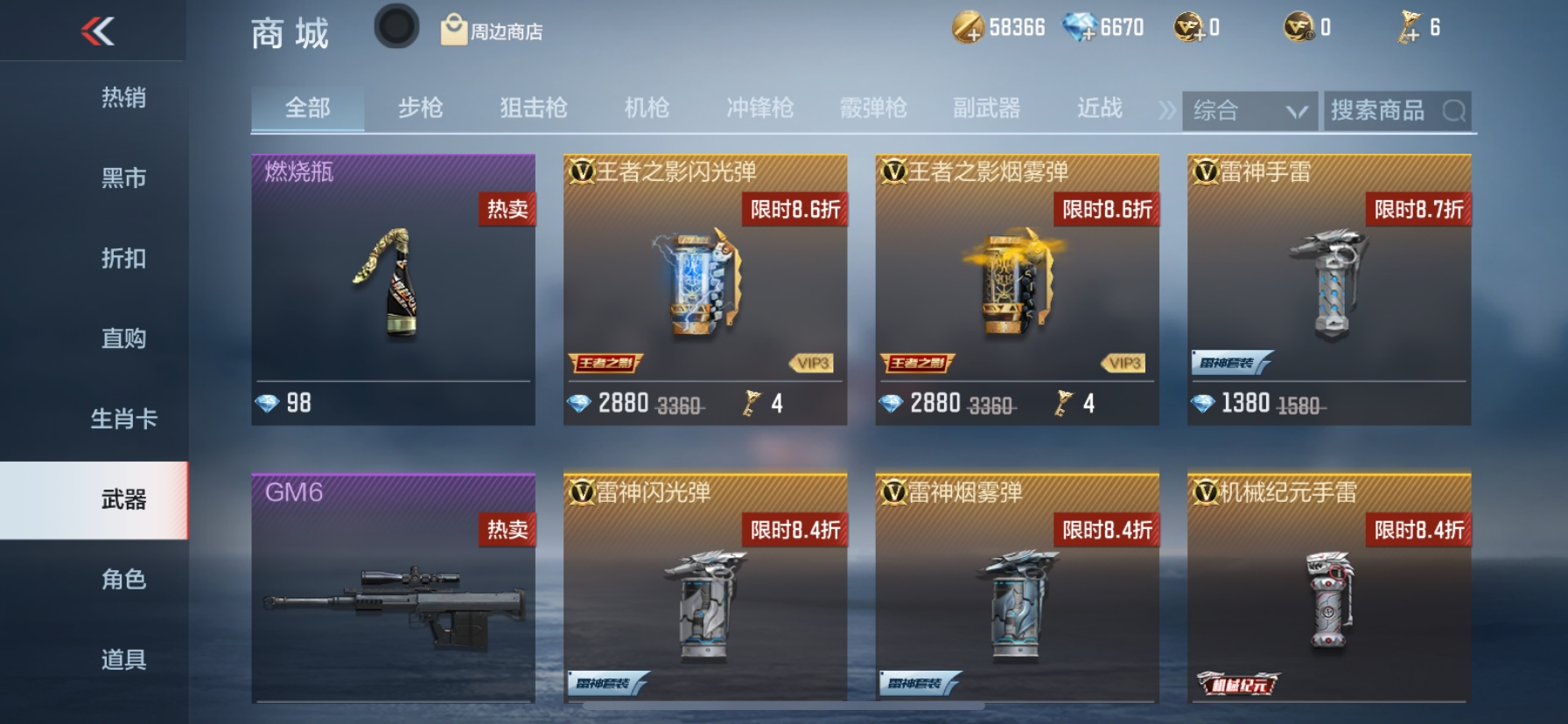Image resolution: width=1568 pixels, height=724 pixels.
Task: Click the first voucher "+" currency icon
Action: tap(1197, 28)
